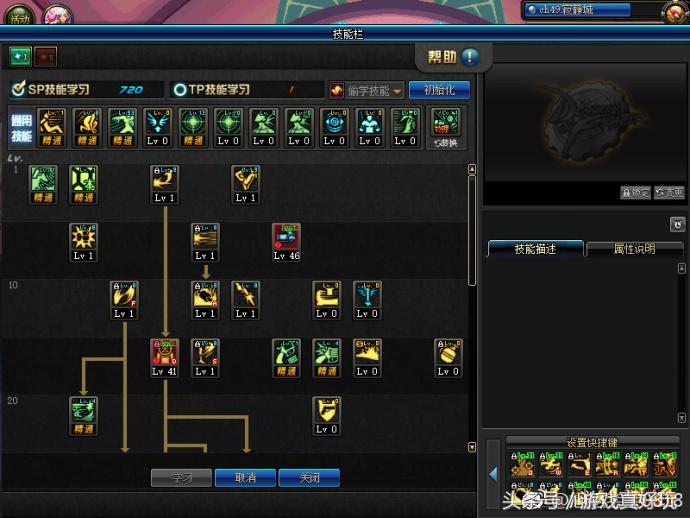Screen dimensions: 690x518
Task: Click the 取消 cancel button
Action: (245, 478)
